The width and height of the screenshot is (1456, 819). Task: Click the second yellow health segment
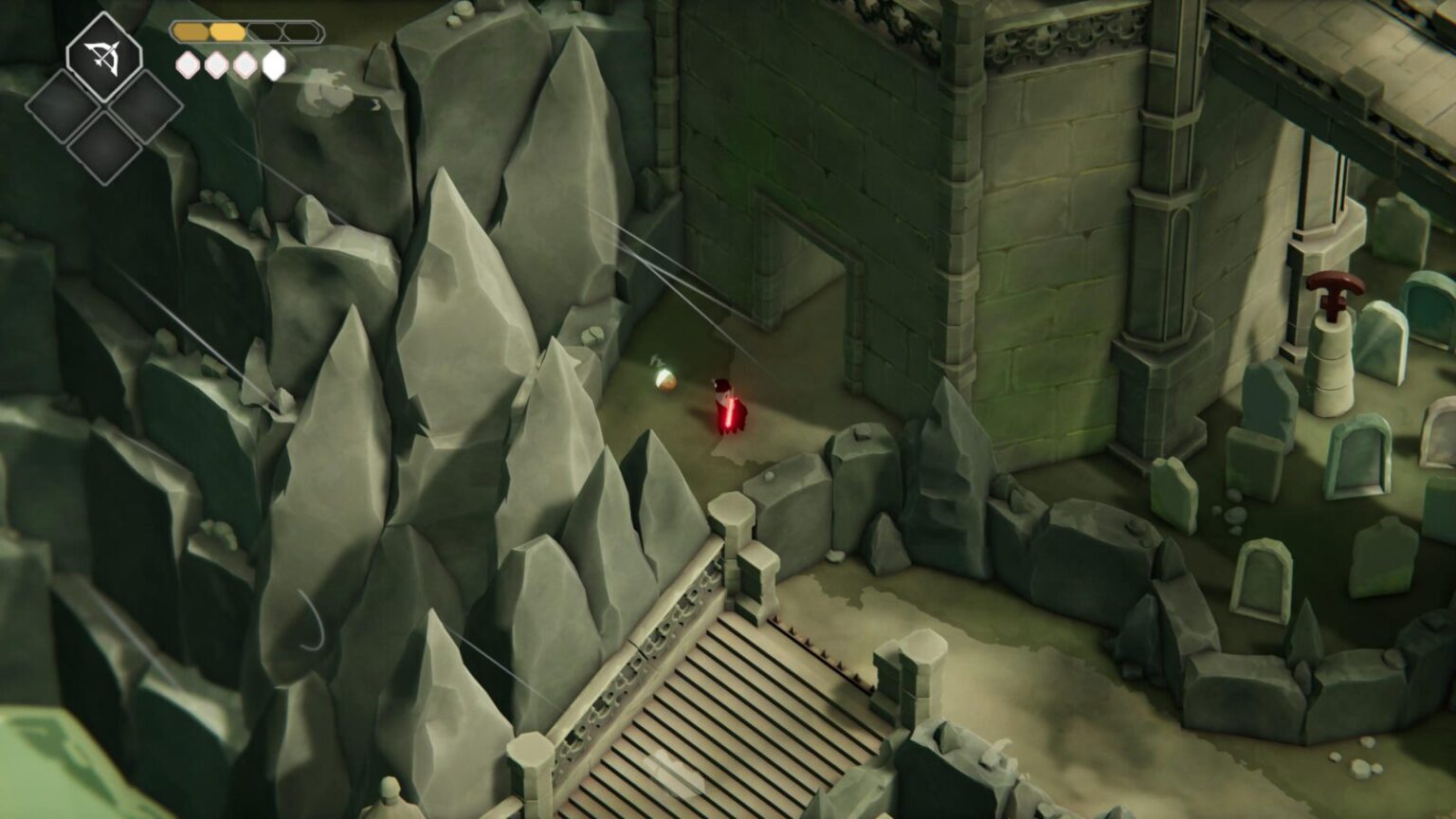coord(227,31)
